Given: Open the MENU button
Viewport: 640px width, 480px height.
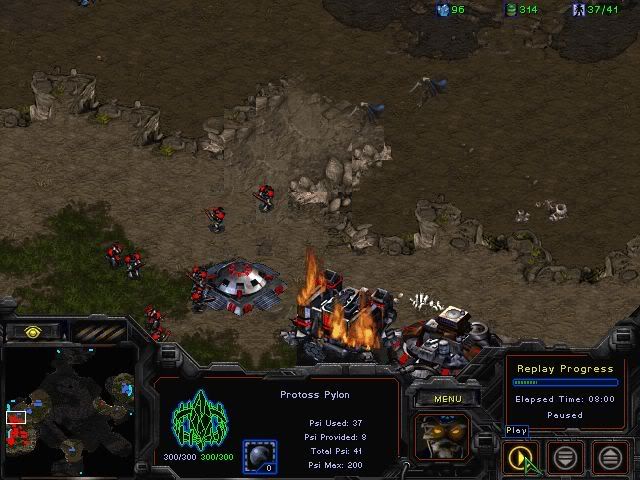Looking at the screenshot, I should 446,399.
